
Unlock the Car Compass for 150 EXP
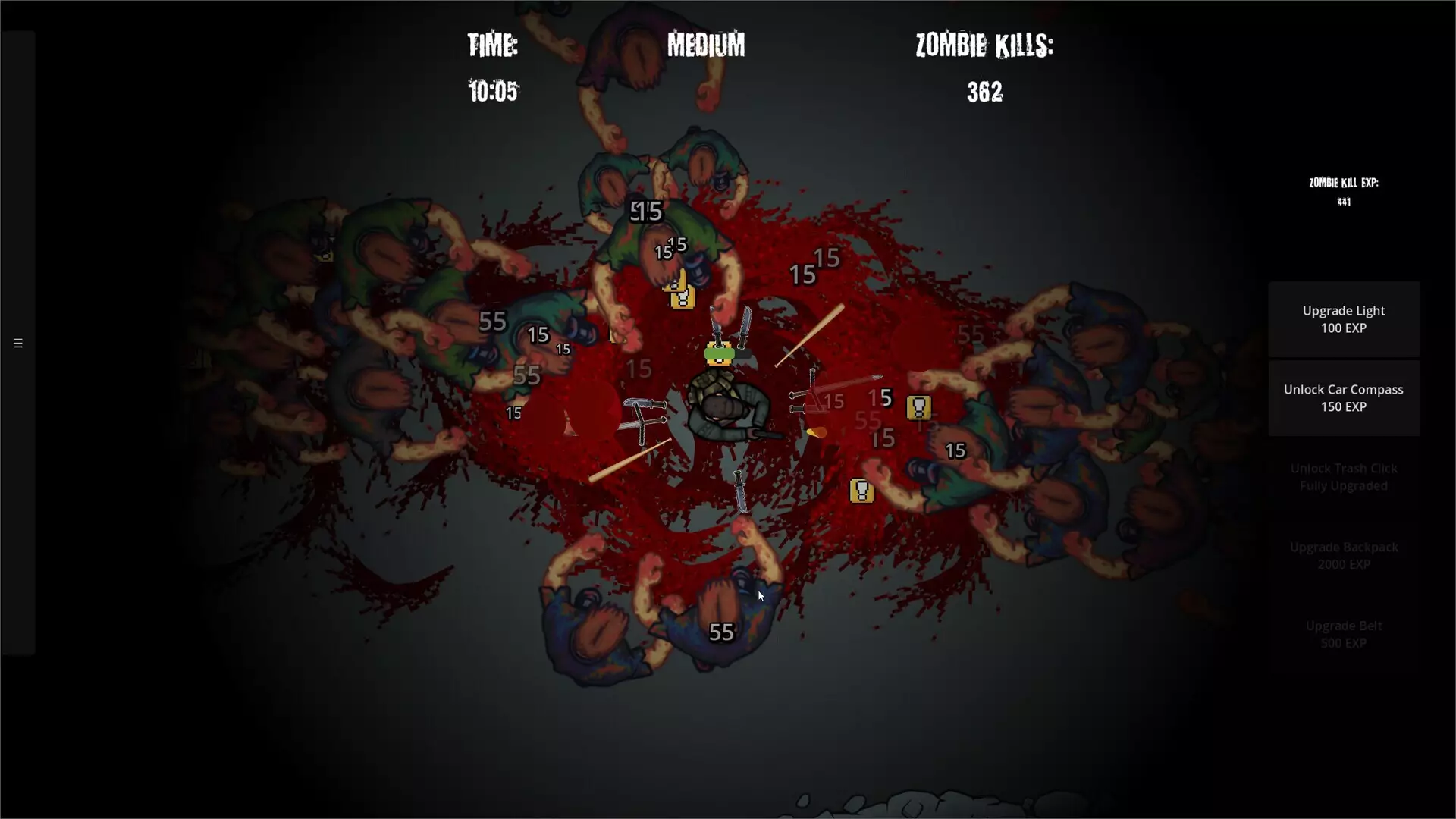[x=1344, y=398]
